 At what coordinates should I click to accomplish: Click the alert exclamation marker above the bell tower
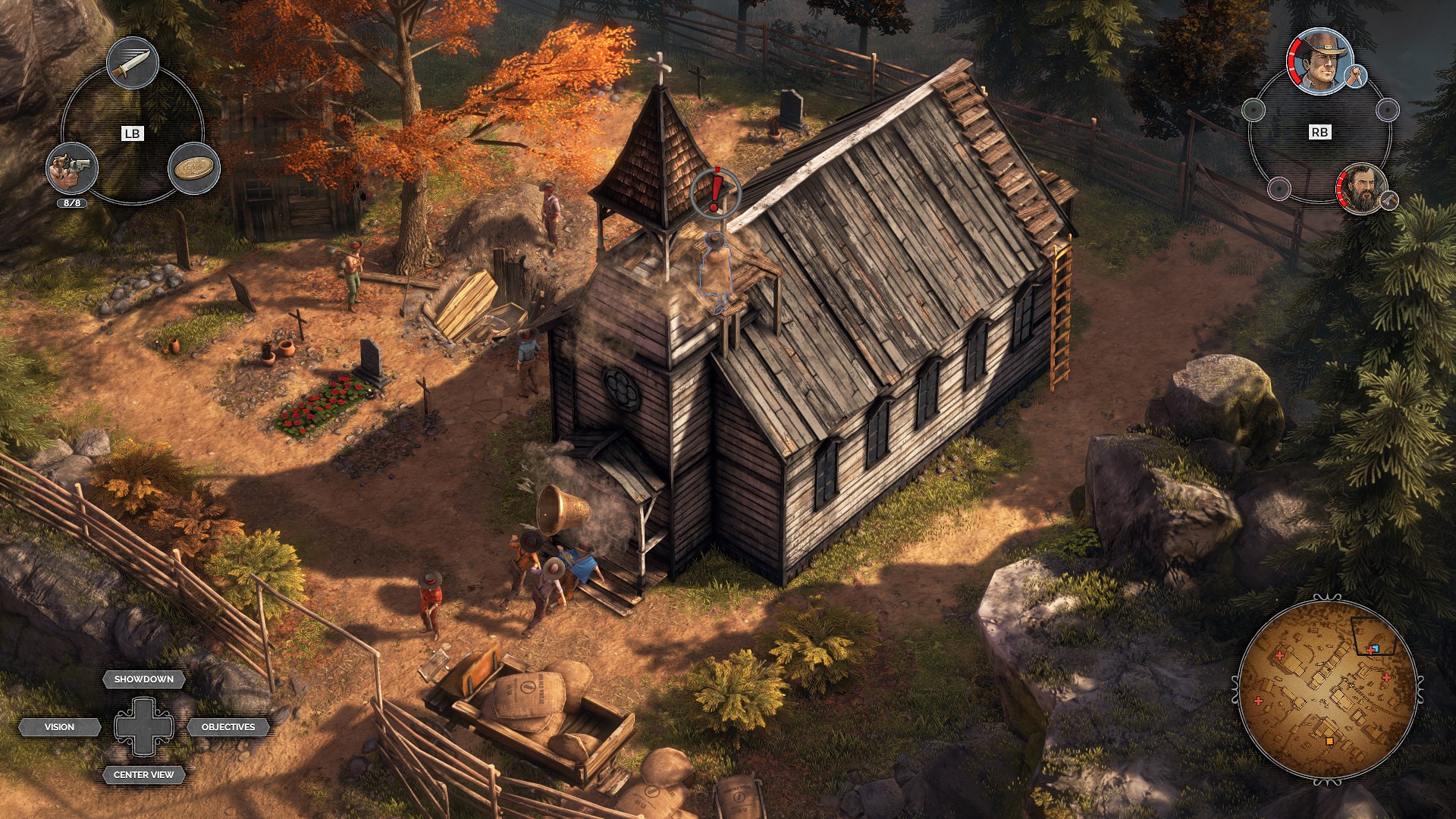(x=714, y=193)
